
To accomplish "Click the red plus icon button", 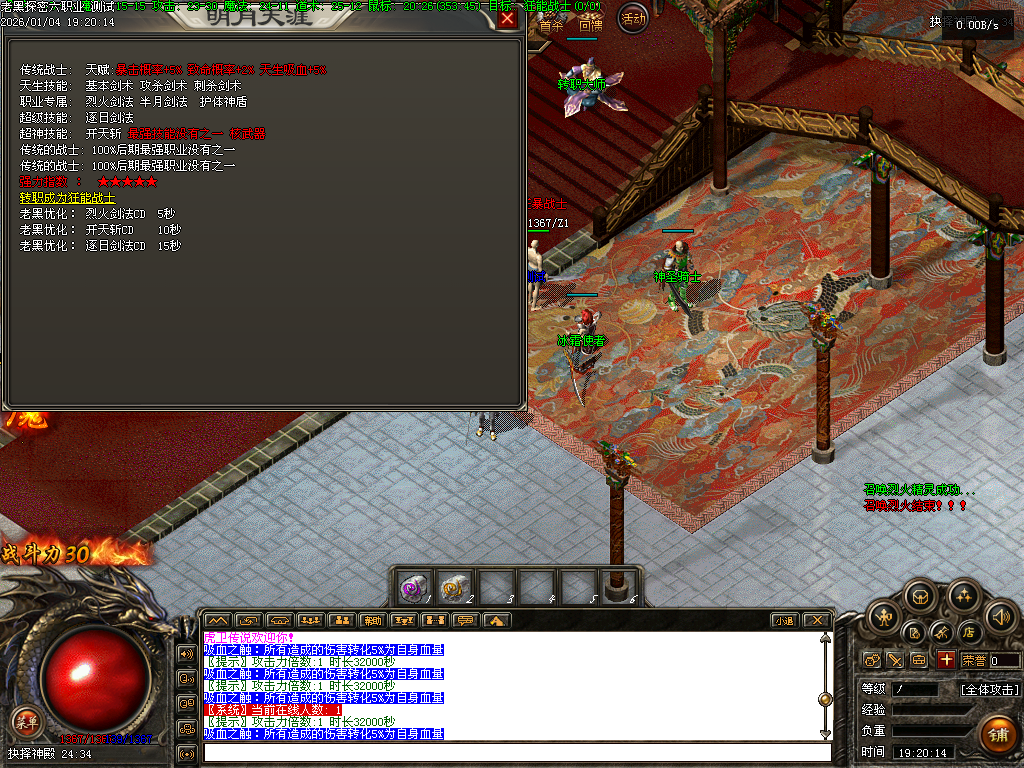I will 946,660.
